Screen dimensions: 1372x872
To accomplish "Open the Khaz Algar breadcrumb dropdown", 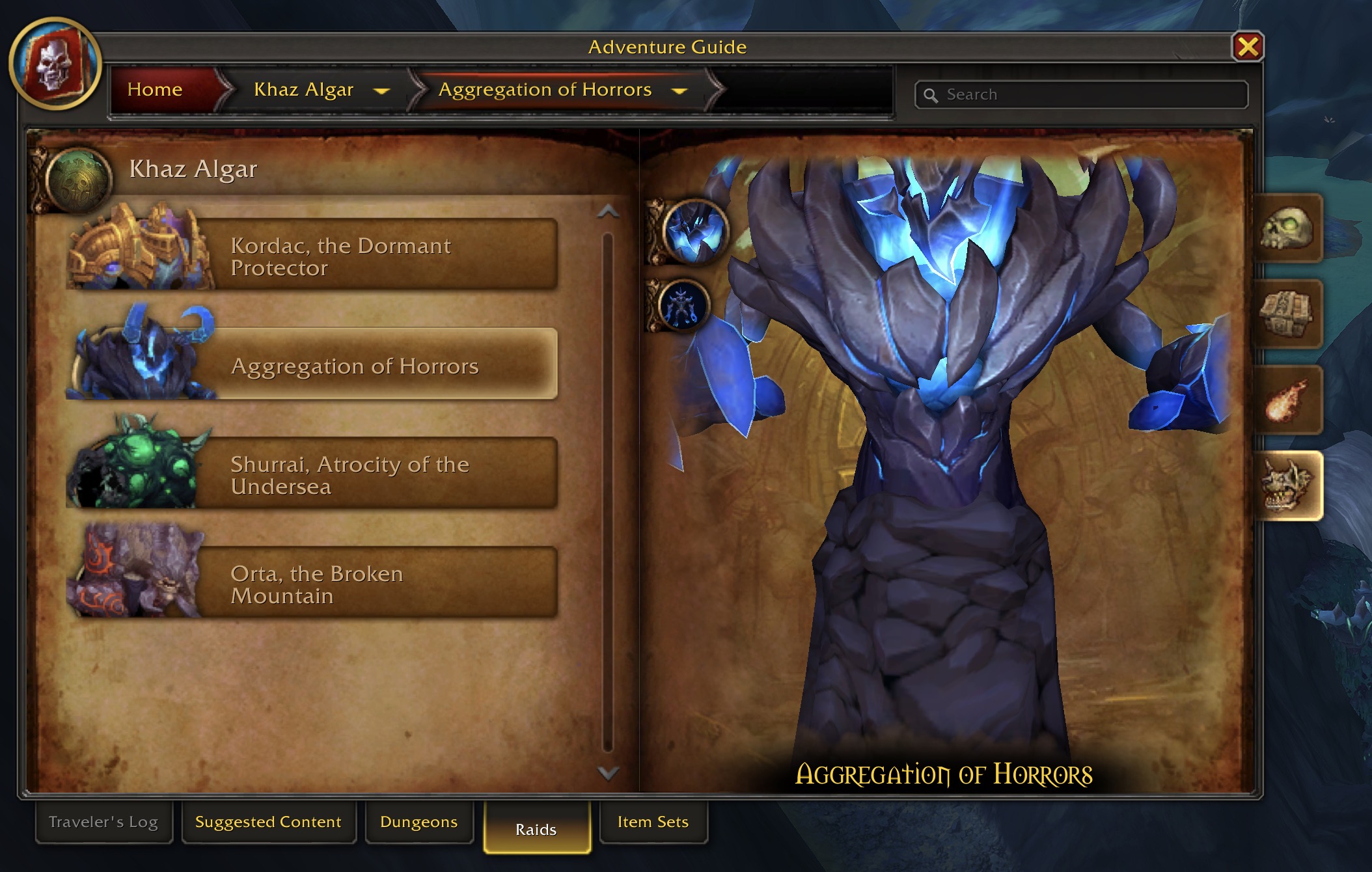I will (x=381, y=90).
